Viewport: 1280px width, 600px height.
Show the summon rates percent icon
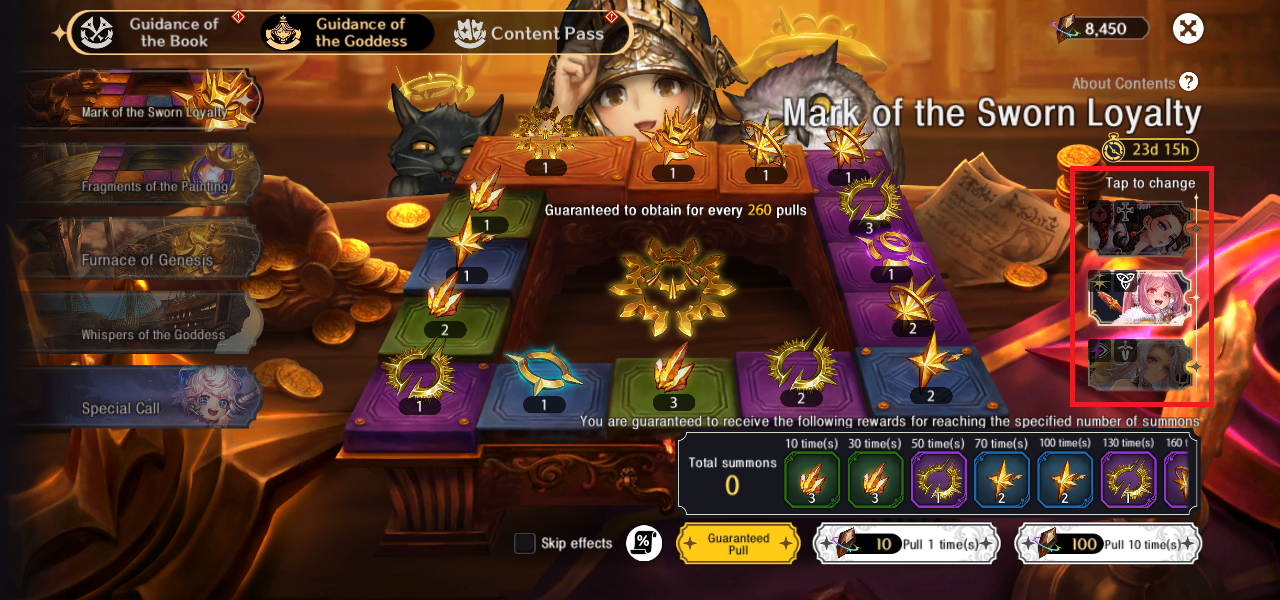pos(643,543)
